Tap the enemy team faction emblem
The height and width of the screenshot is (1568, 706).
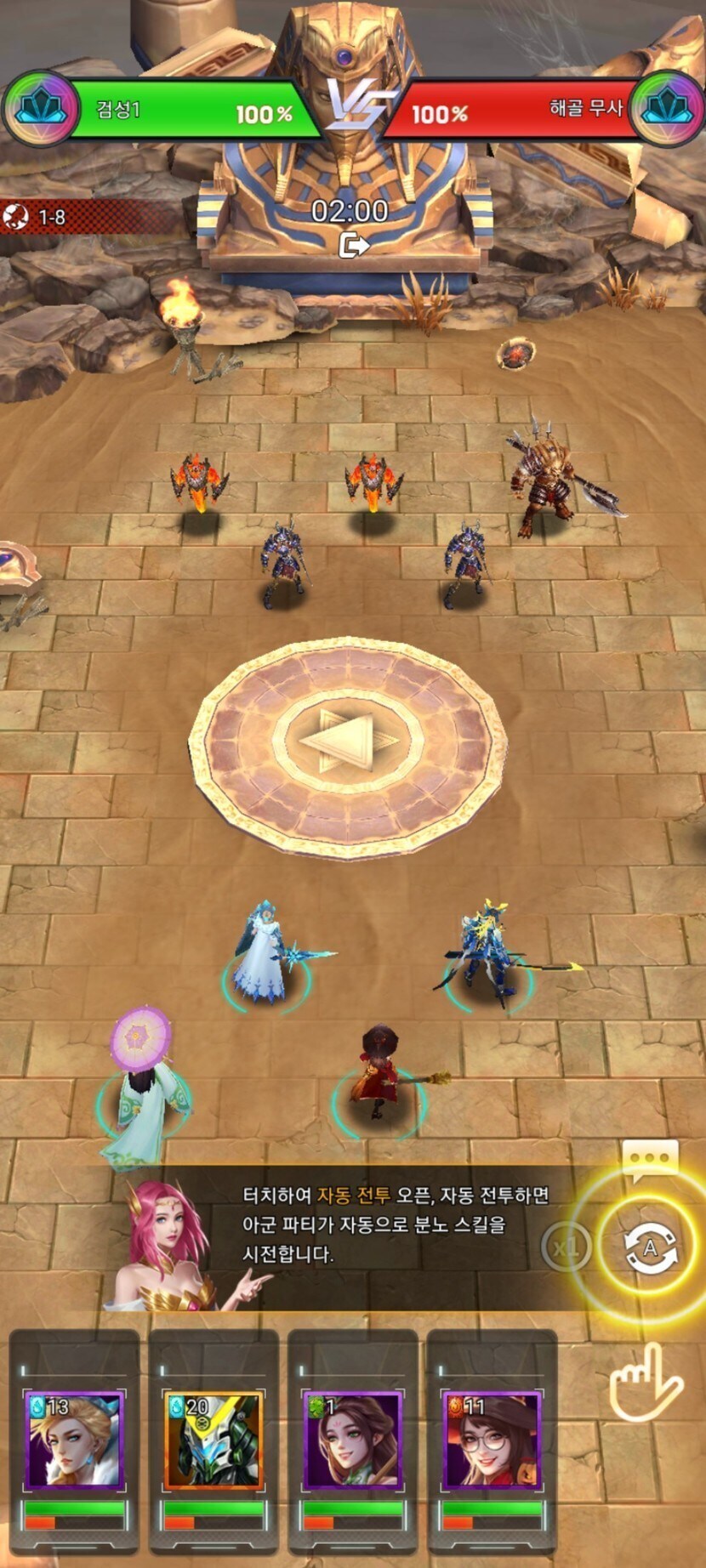[x=668, y=110]
